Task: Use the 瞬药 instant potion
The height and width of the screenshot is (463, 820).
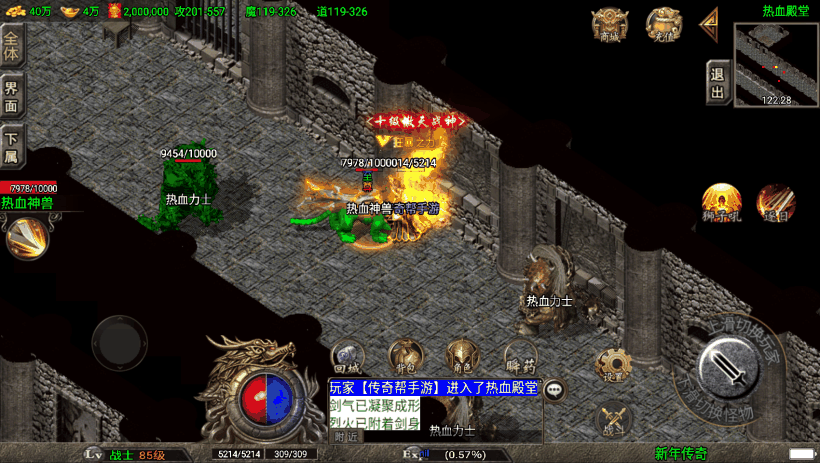Action: point(520,357)
